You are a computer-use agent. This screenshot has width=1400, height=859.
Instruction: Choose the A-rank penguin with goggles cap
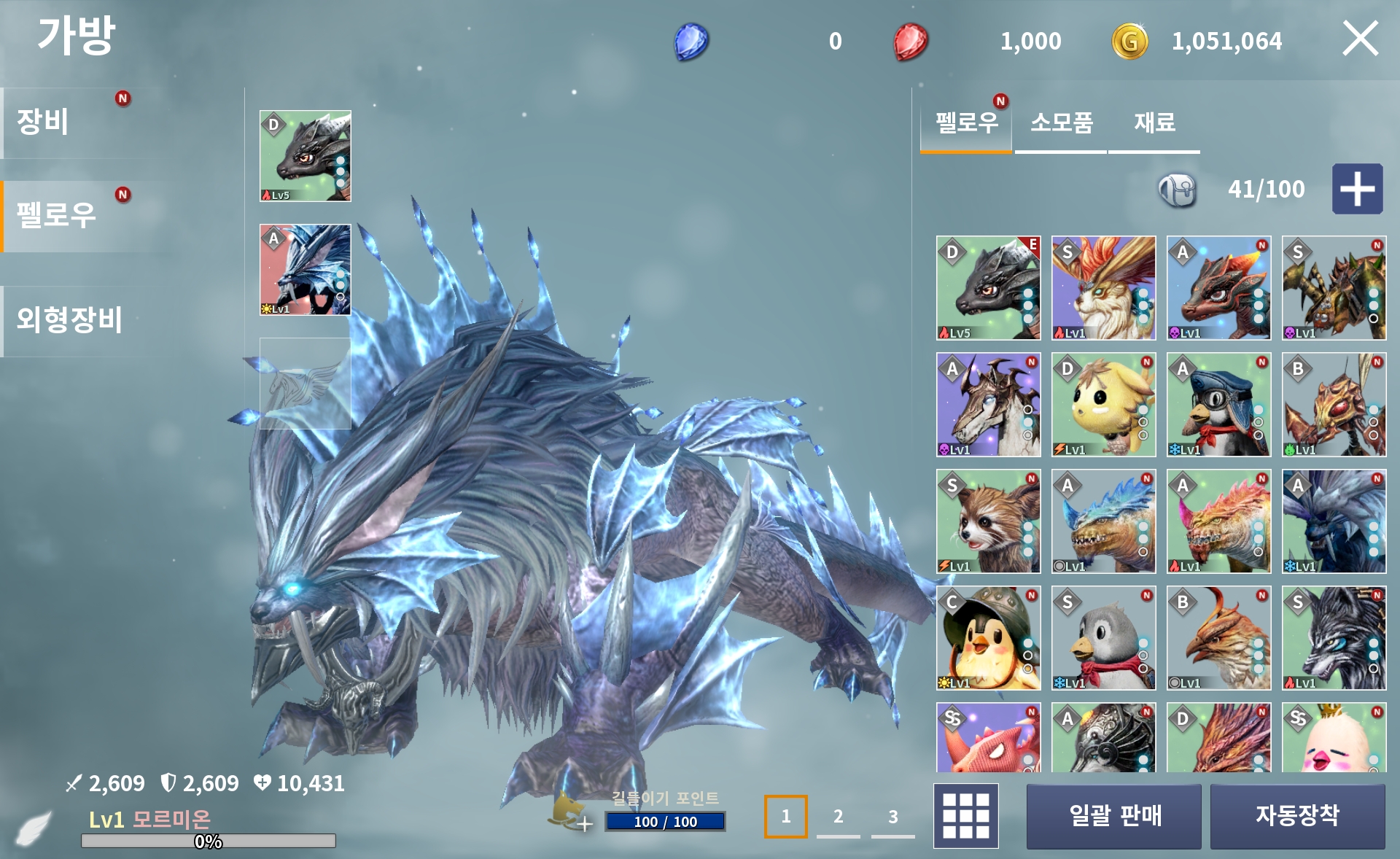[1218, 405]
